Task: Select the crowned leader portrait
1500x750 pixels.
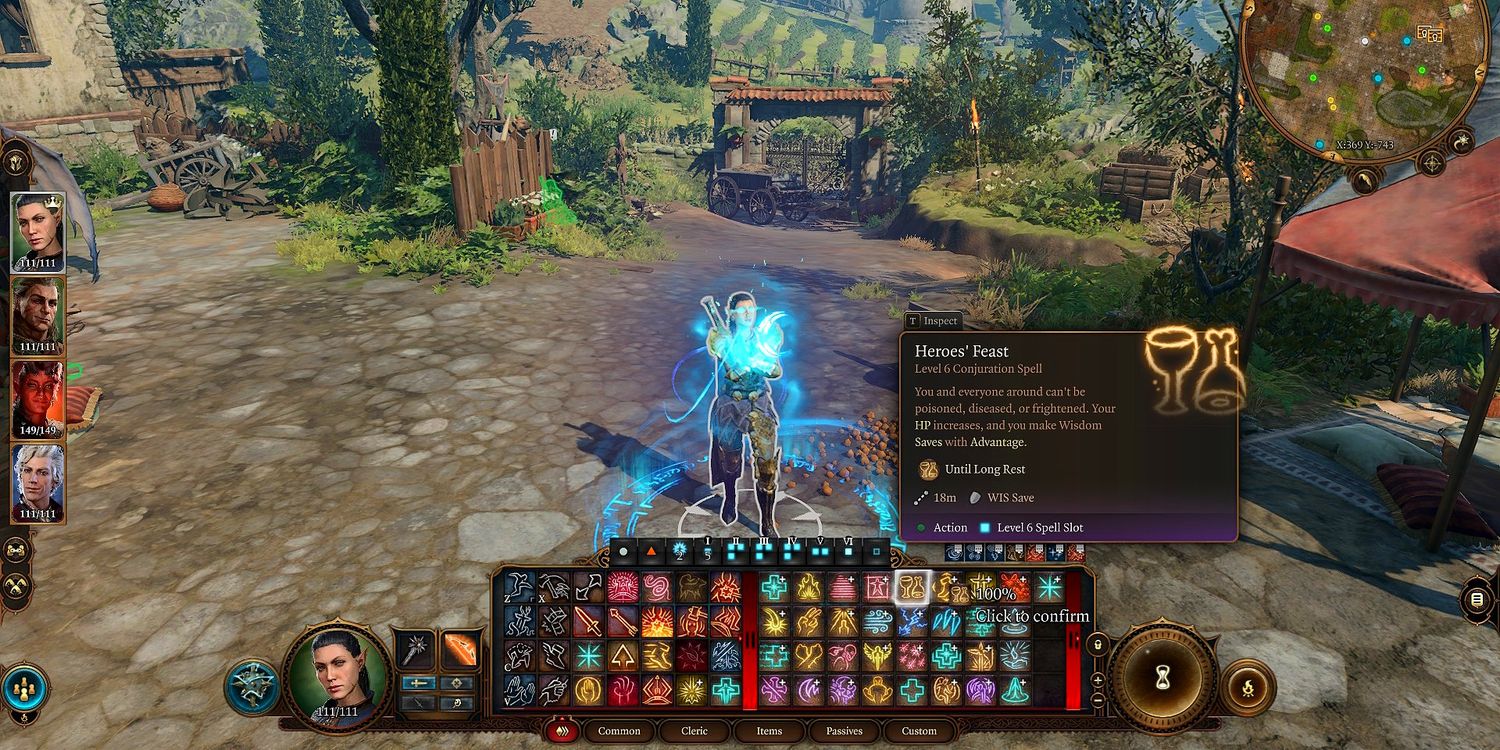Action: 37,230
